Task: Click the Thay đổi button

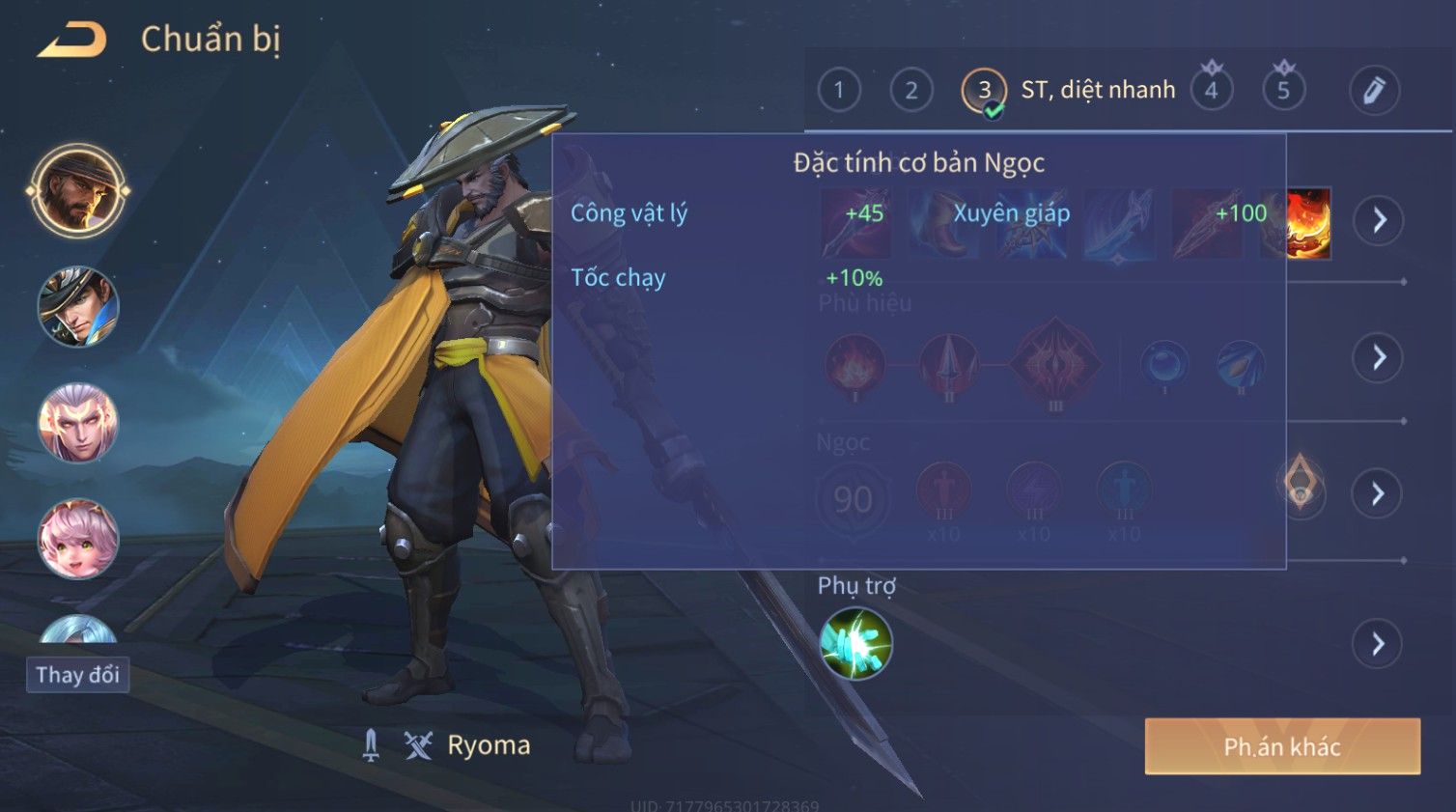Action: pos(77,675)
